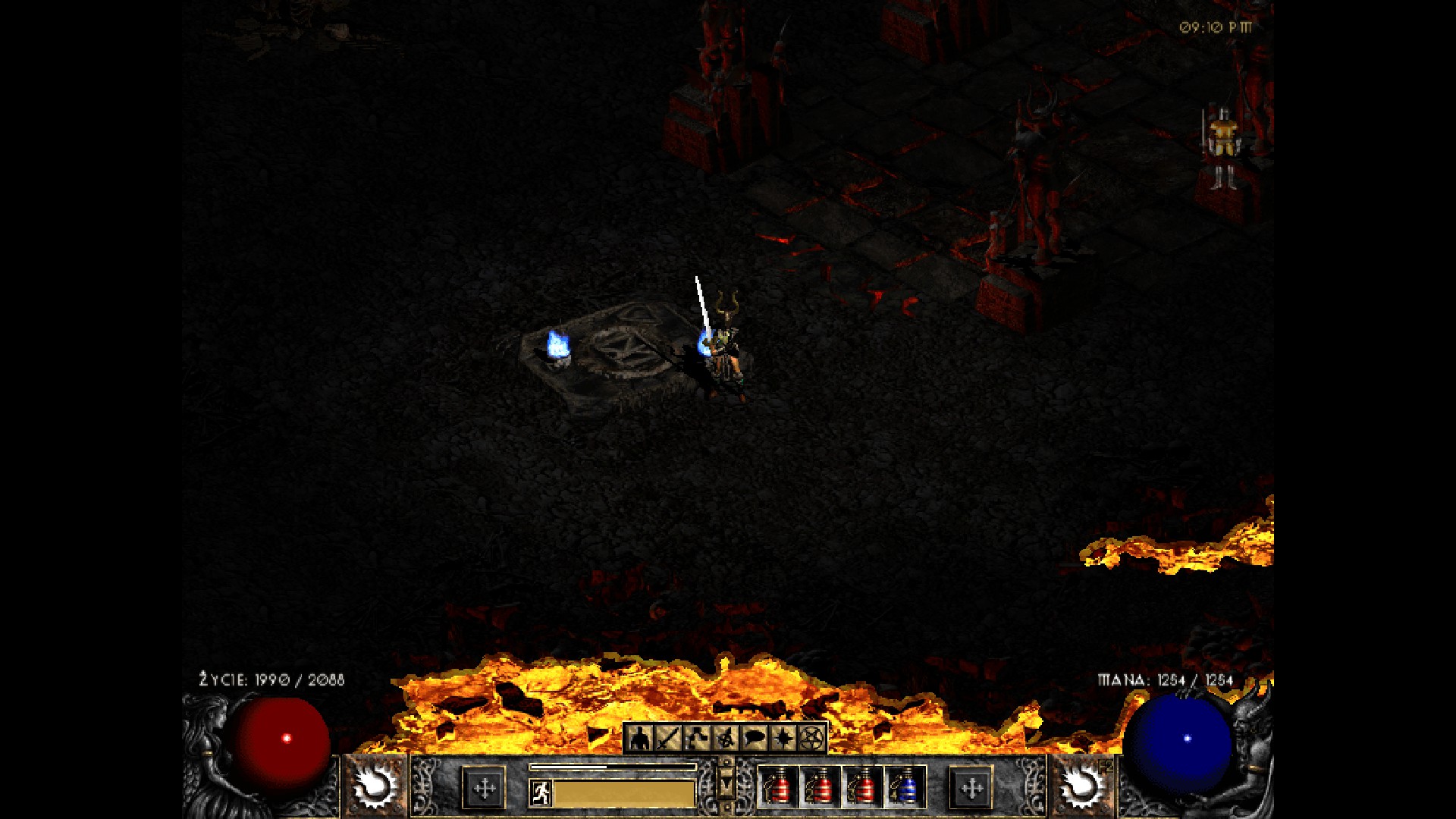
Task: Toggle run/walk with the running man button
Action: [540, 793]
